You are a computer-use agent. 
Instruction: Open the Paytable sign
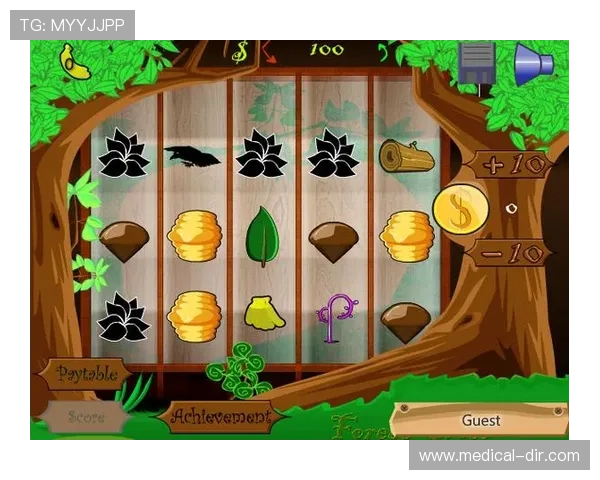pyautogui.click(x=87, y=374)
